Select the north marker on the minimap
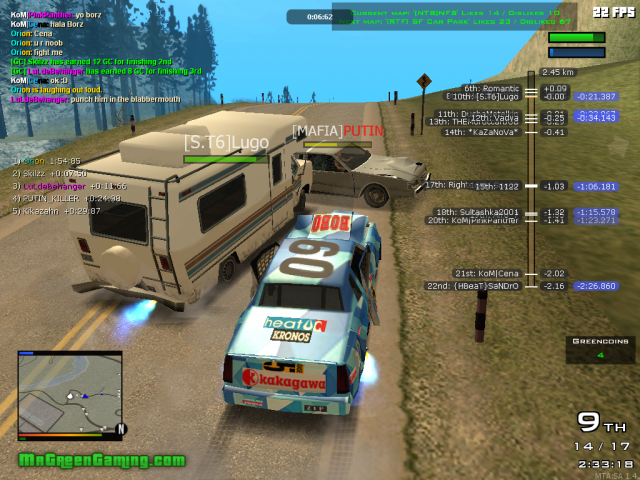This screenshot has height=480, width=640. (121, 429)
